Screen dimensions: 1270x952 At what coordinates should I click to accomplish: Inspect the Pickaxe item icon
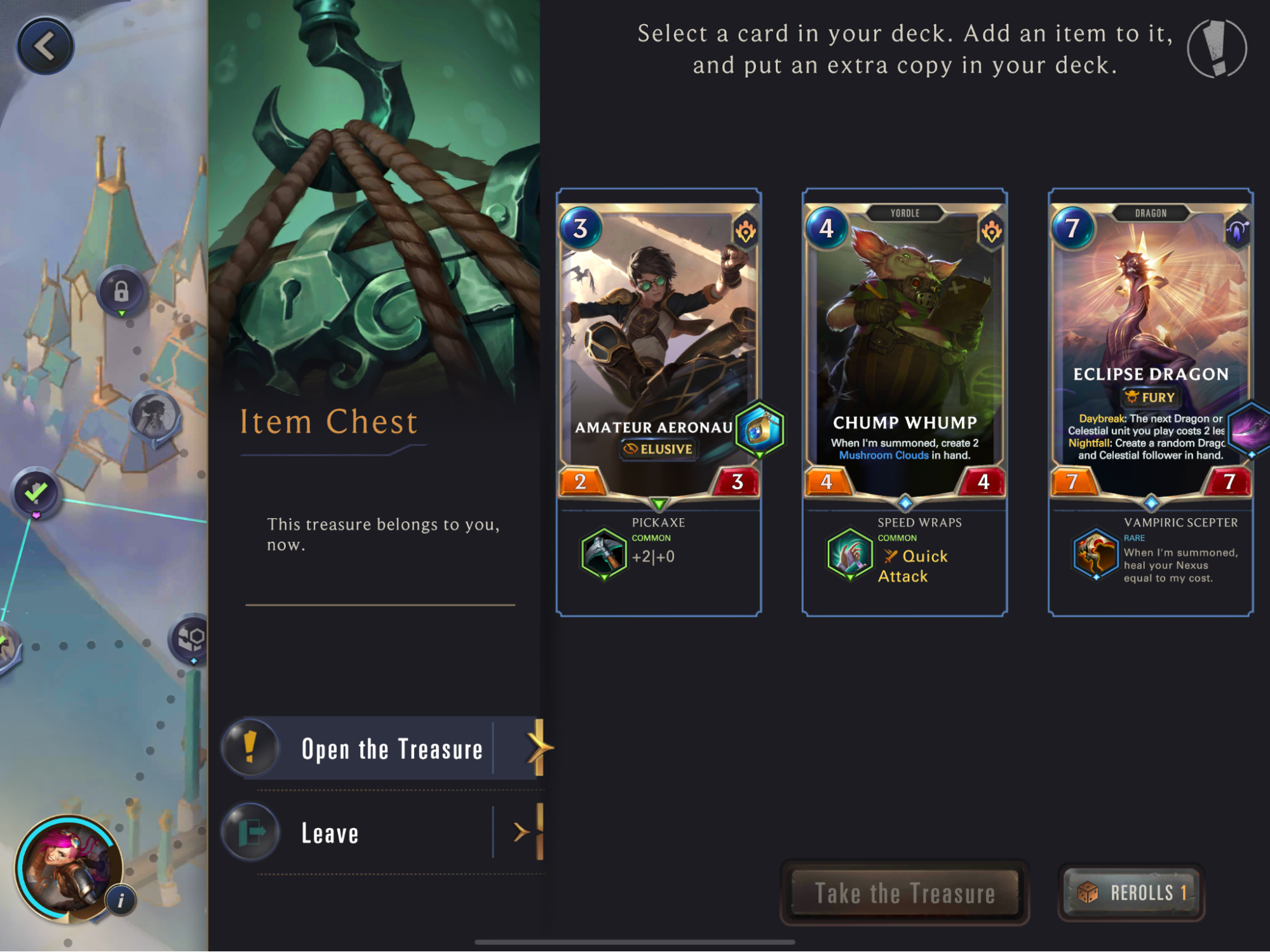604,554
